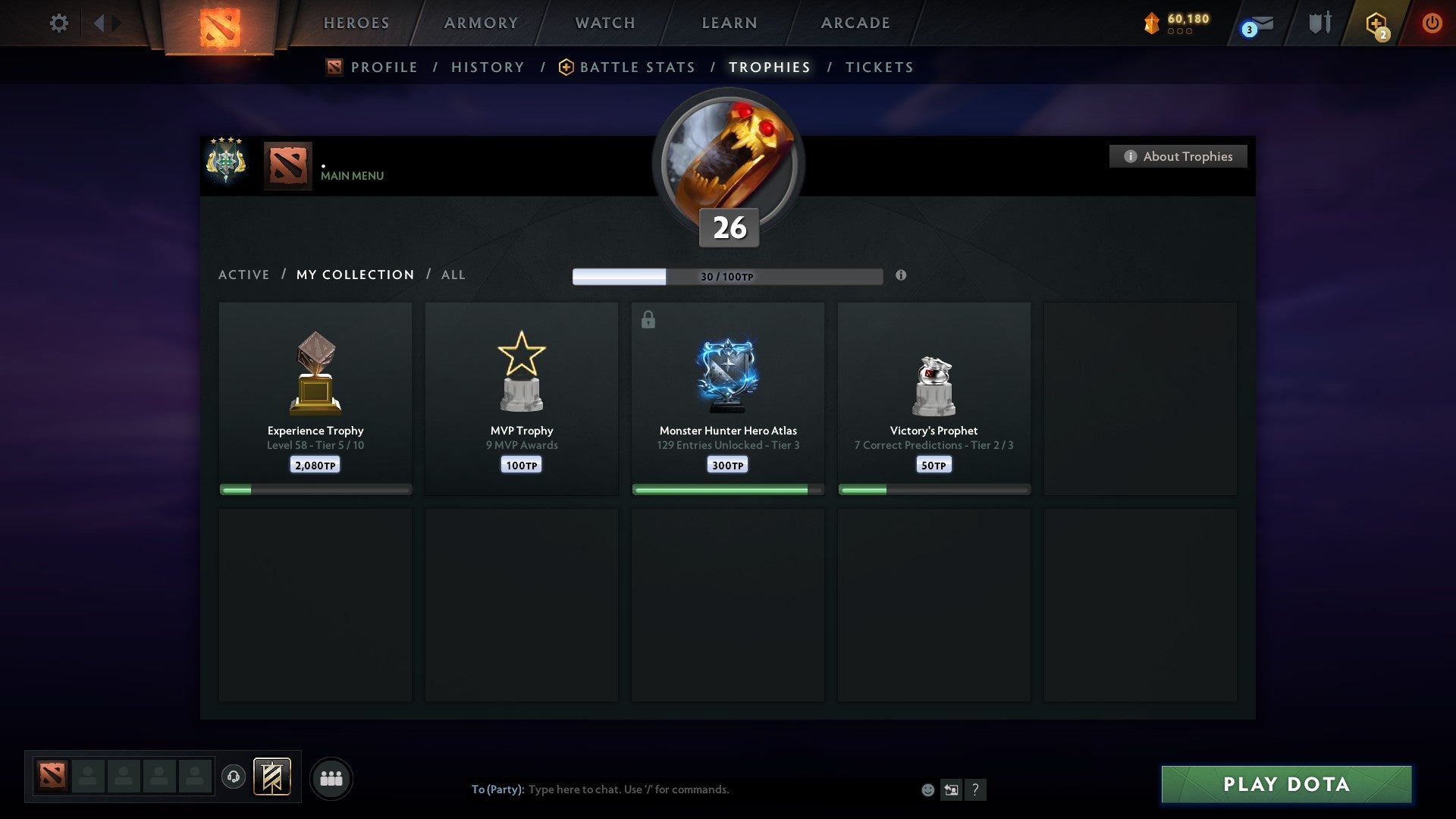Switch to the ACTIVE trophies filter
1456x819 pixels.
coord(244,275)
